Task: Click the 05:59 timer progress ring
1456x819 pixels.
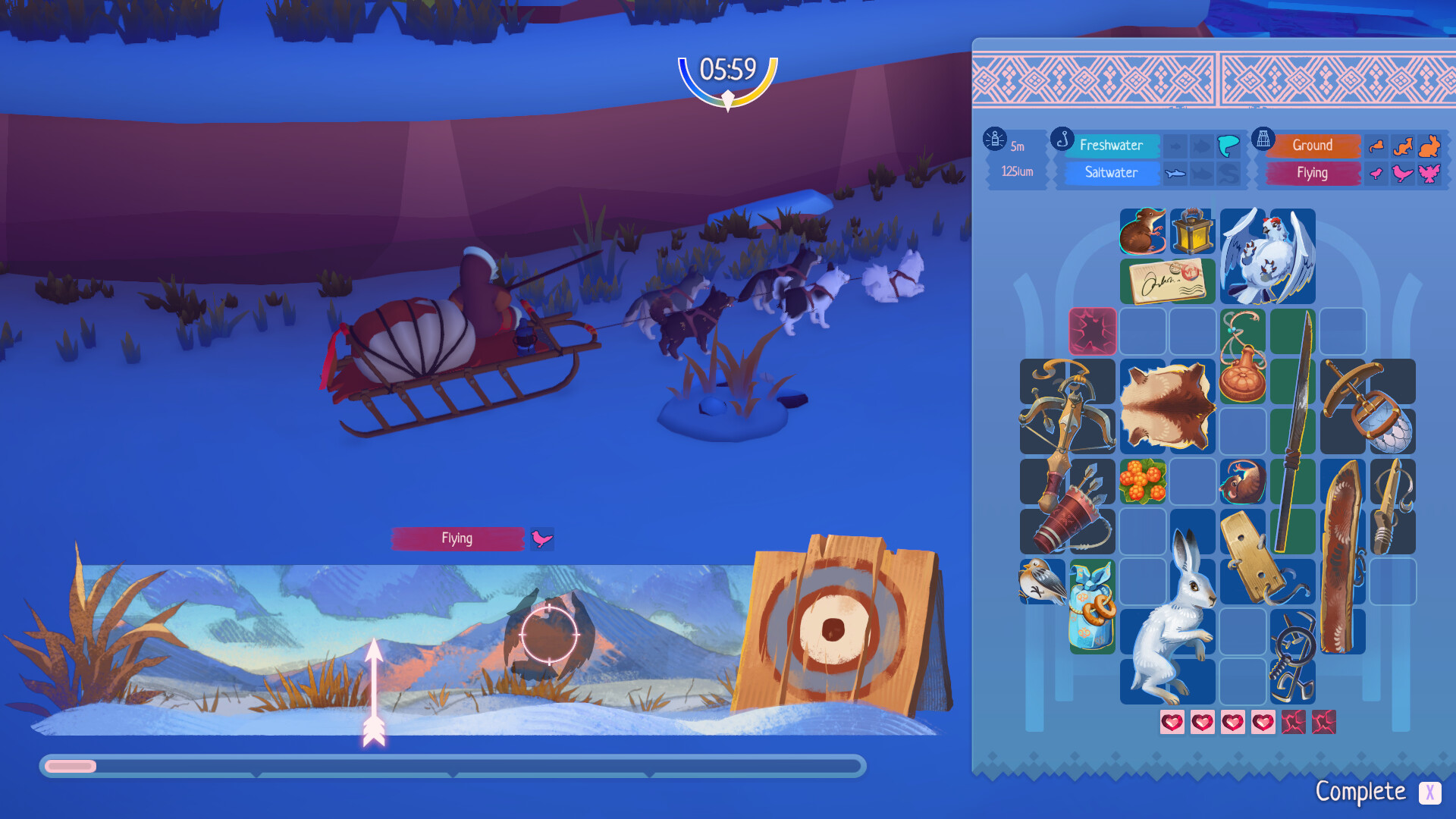Action: pyautogui.click(x=726, y=70)
